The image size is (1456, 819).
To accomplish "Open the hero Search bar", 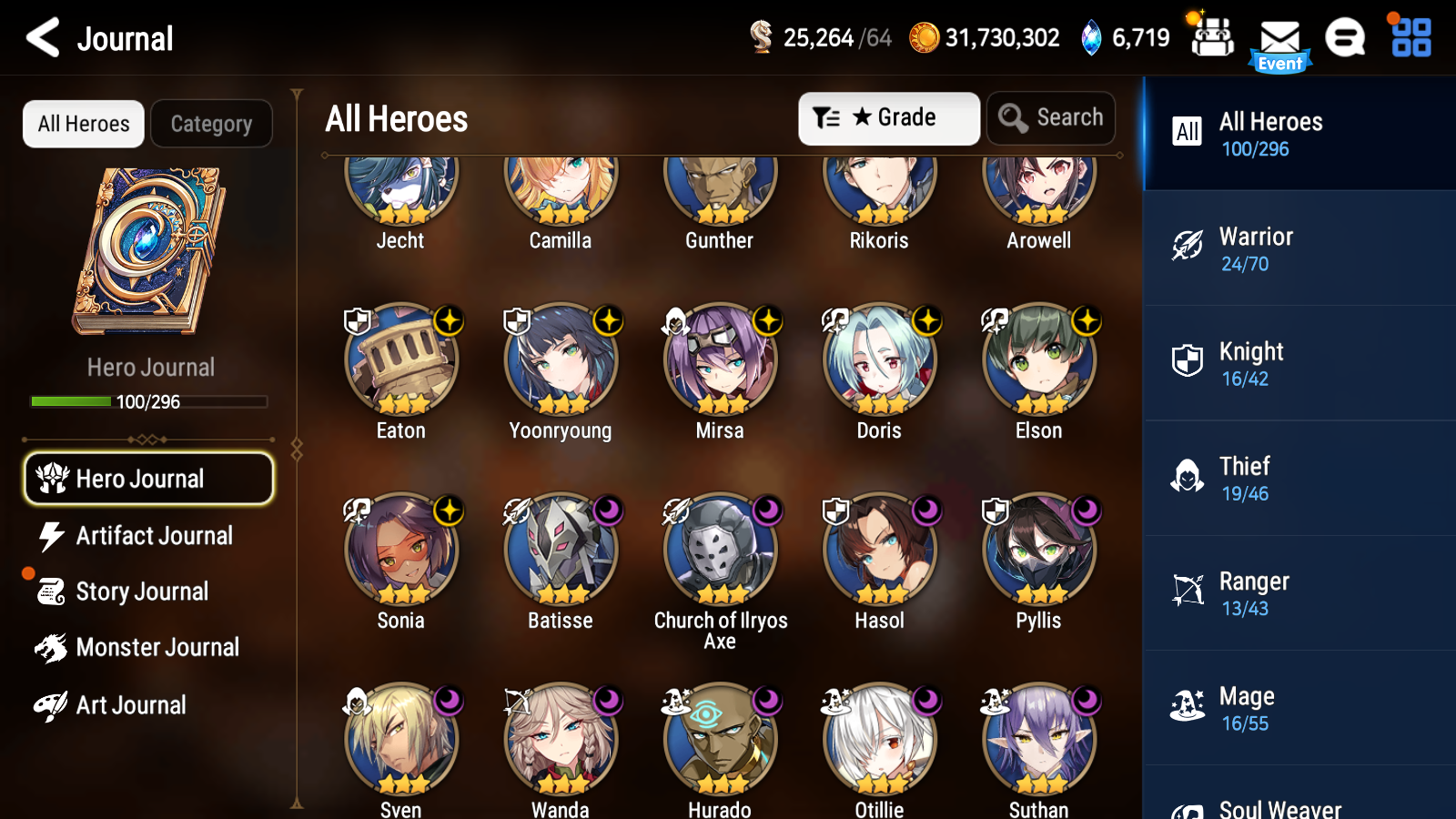I will (x=1051, y=117).
